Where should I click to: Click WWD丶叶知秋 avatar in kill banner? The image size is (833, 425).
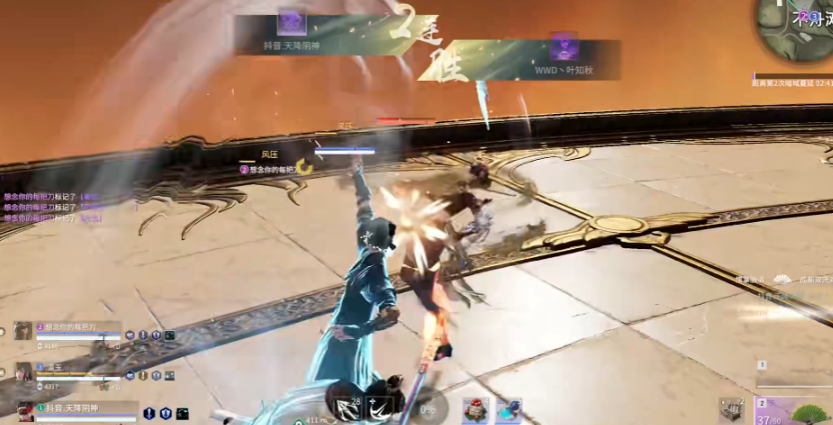click(x=563, y=47)
